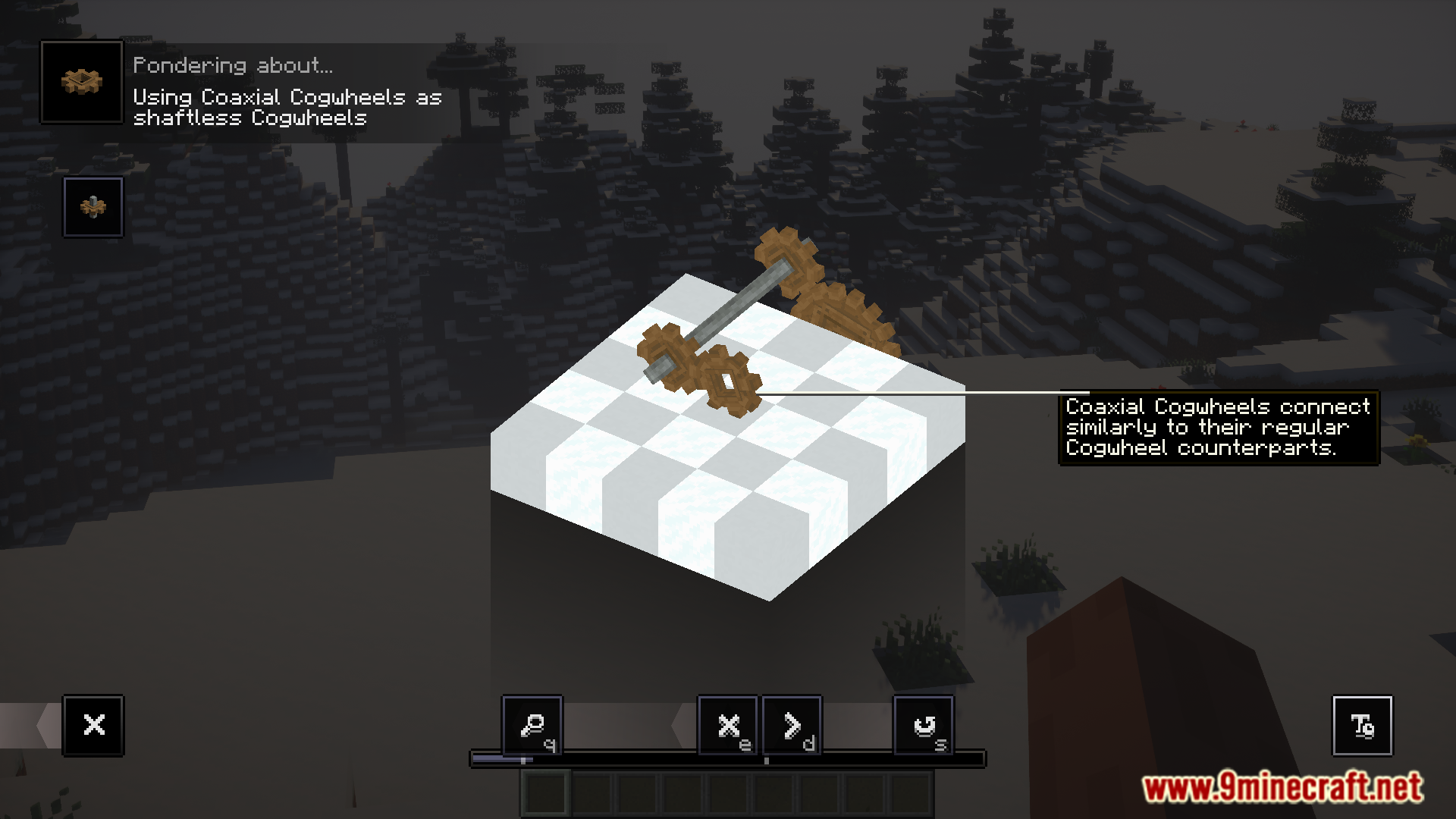This screenshot has width=1456, height=819.
Task: Close the ponder screen with the X button
Action: click(x=93, y=725)
